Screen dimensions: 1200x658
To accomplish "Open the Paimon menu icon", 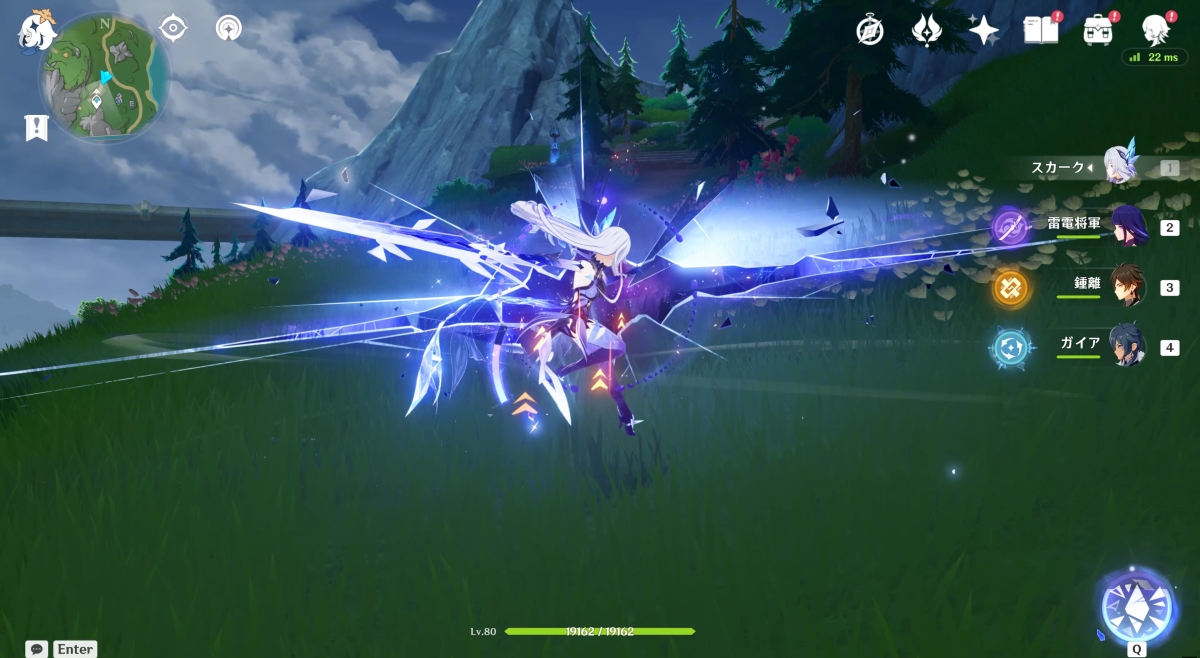I will click(x=36, y=30).
